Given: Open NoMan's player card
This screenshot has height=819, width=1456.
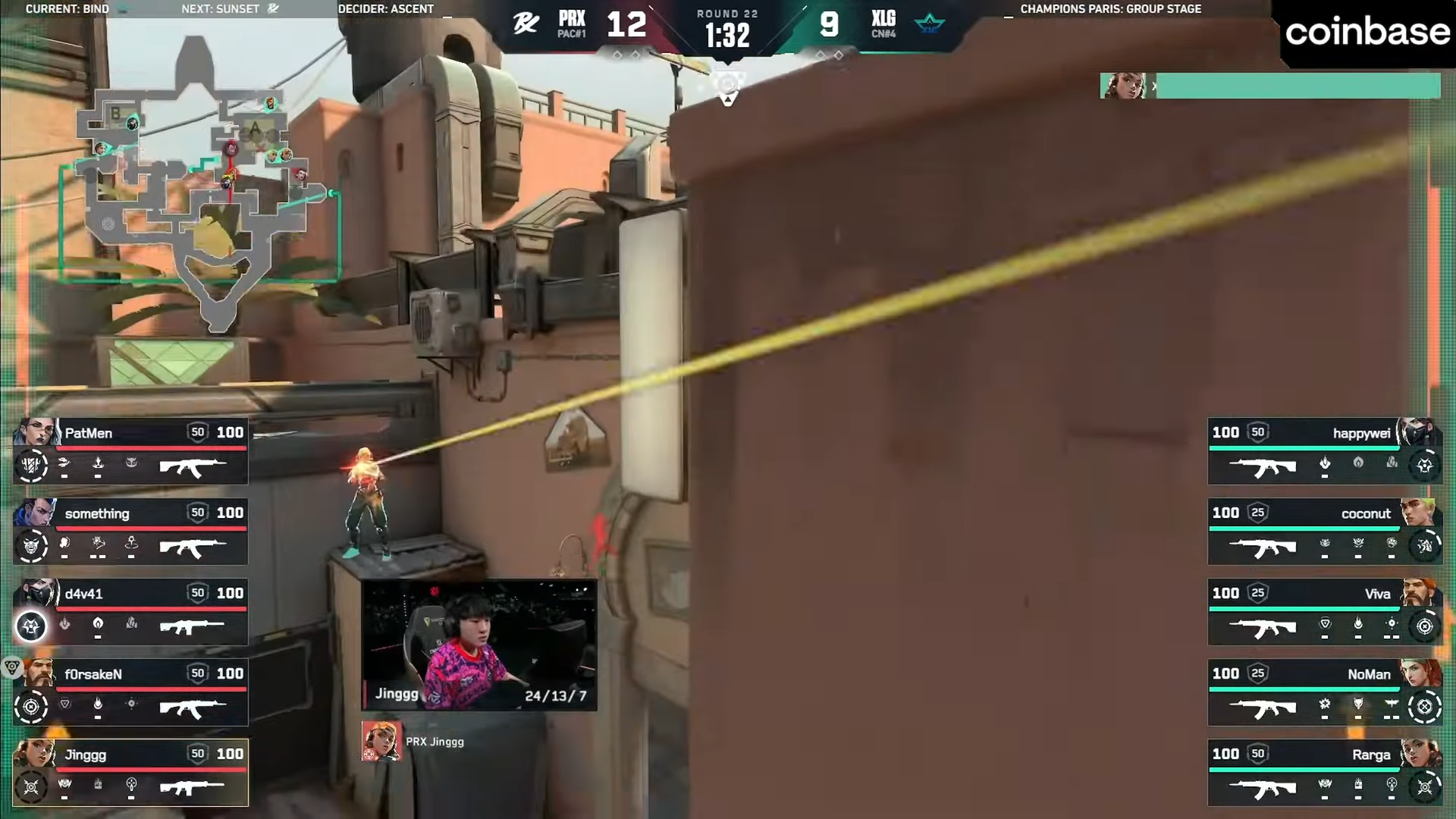Looking at the screenshot, I should pyautogui.click(x=1323, y=692).
